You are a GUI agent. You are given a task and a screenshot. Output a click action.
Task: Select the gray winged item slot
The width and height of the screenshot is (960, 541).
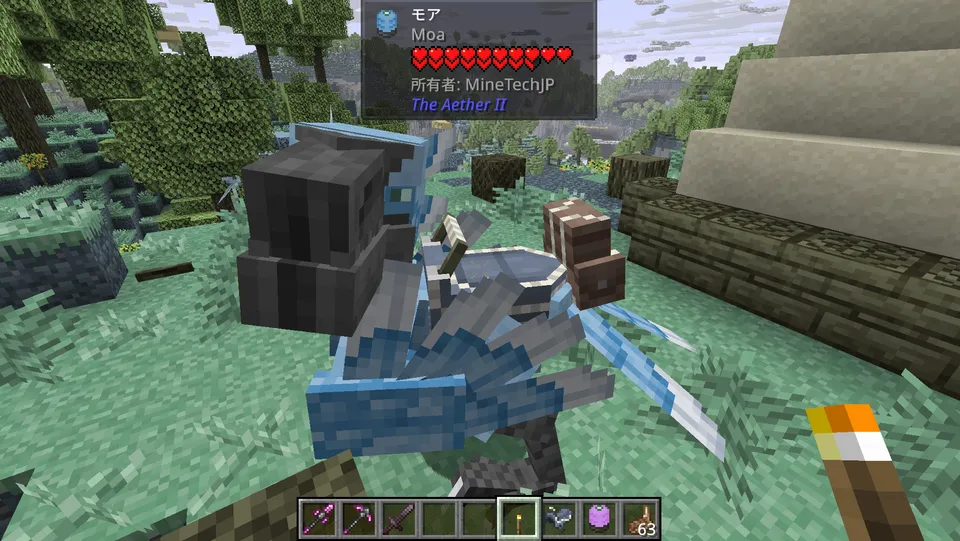(x=560, y=518)
